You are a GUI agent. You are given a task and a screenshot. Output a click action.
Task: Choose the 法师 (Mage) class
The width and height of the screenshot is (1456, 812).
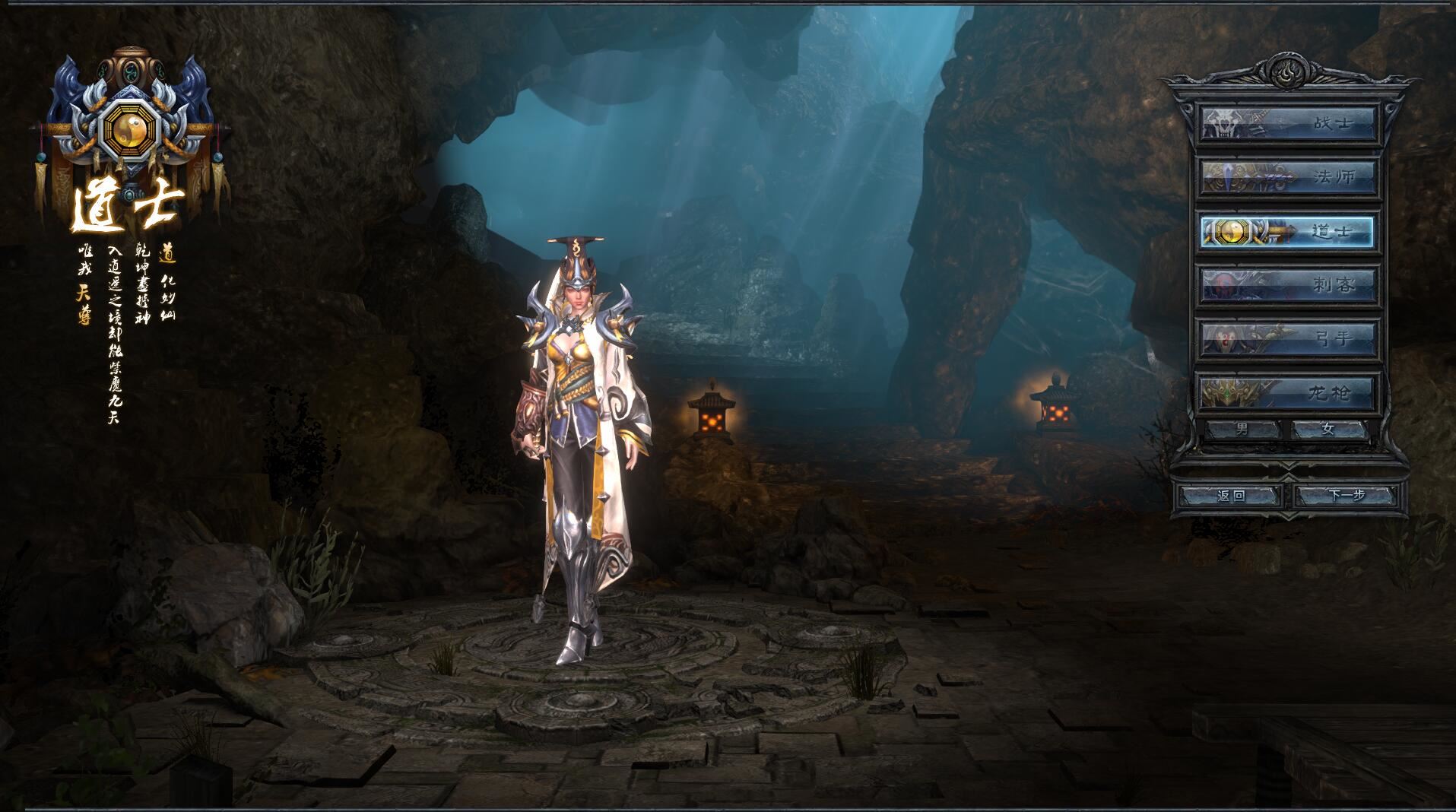(1289, 178)
